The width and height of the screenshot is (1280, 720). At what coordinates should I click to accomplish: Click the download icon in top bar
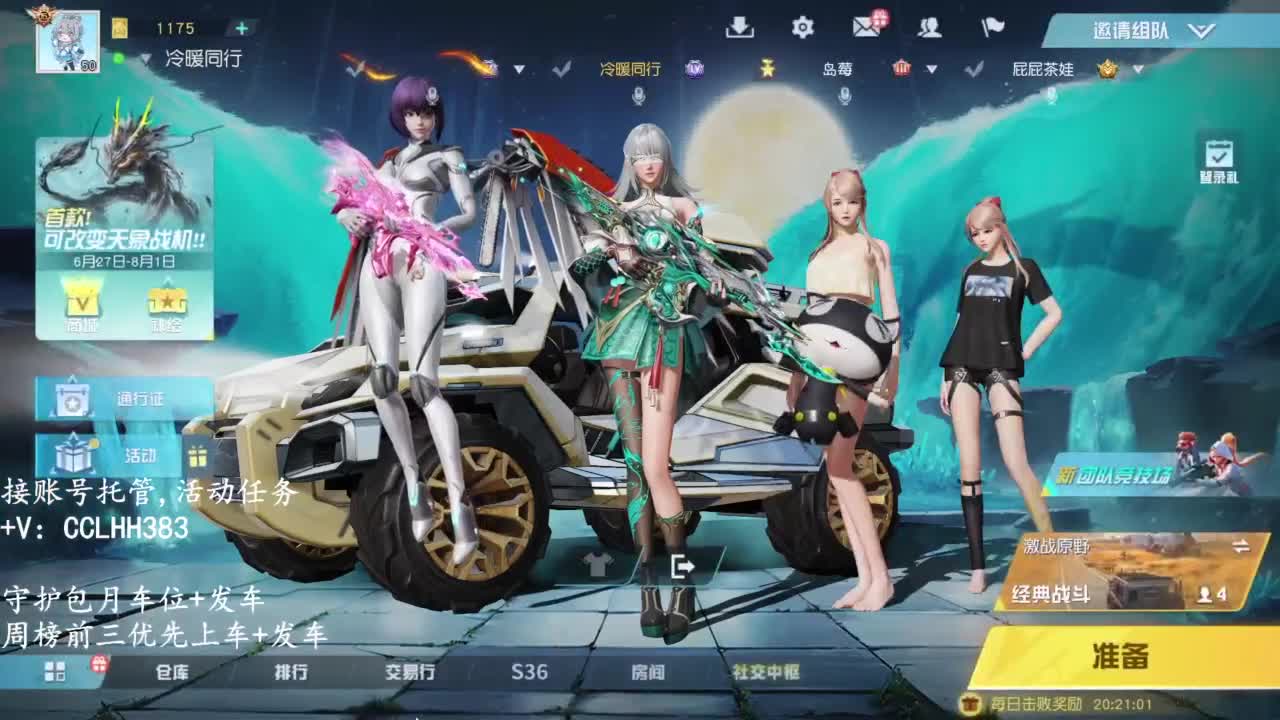pyautogui.click(x=740, y=28)
